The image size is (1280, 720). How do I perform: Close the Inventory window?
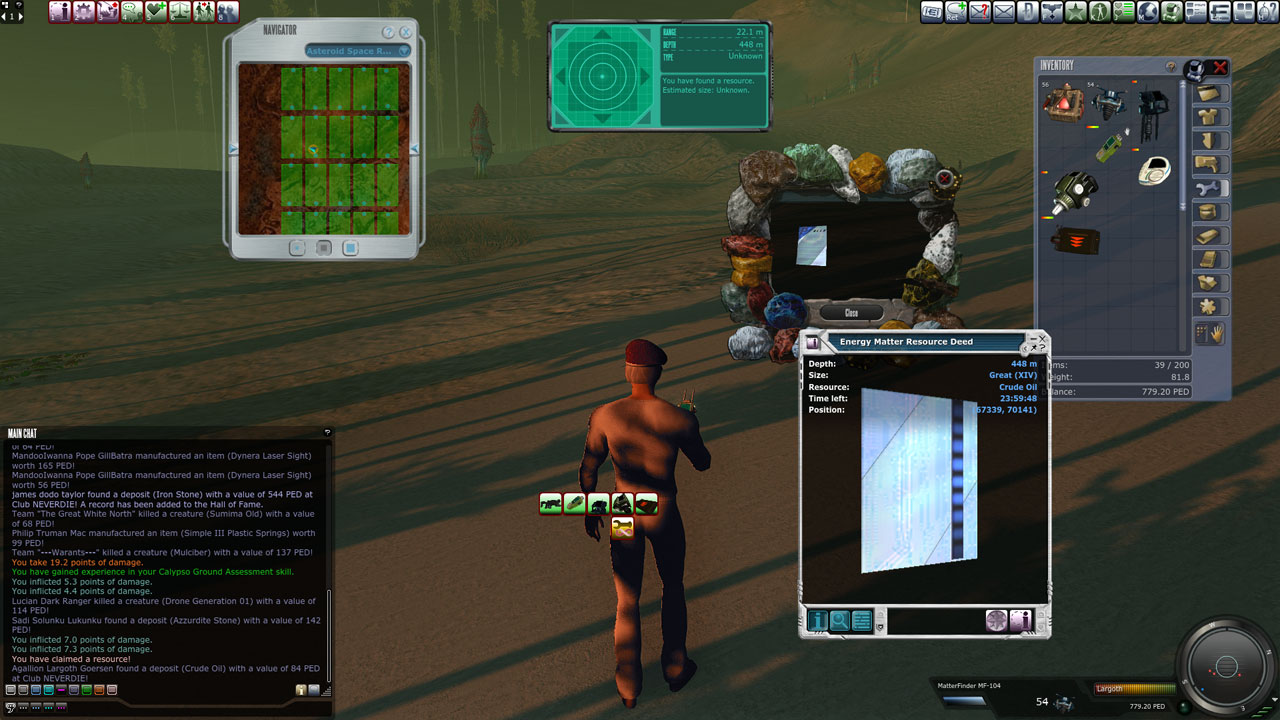(1220, 68)
